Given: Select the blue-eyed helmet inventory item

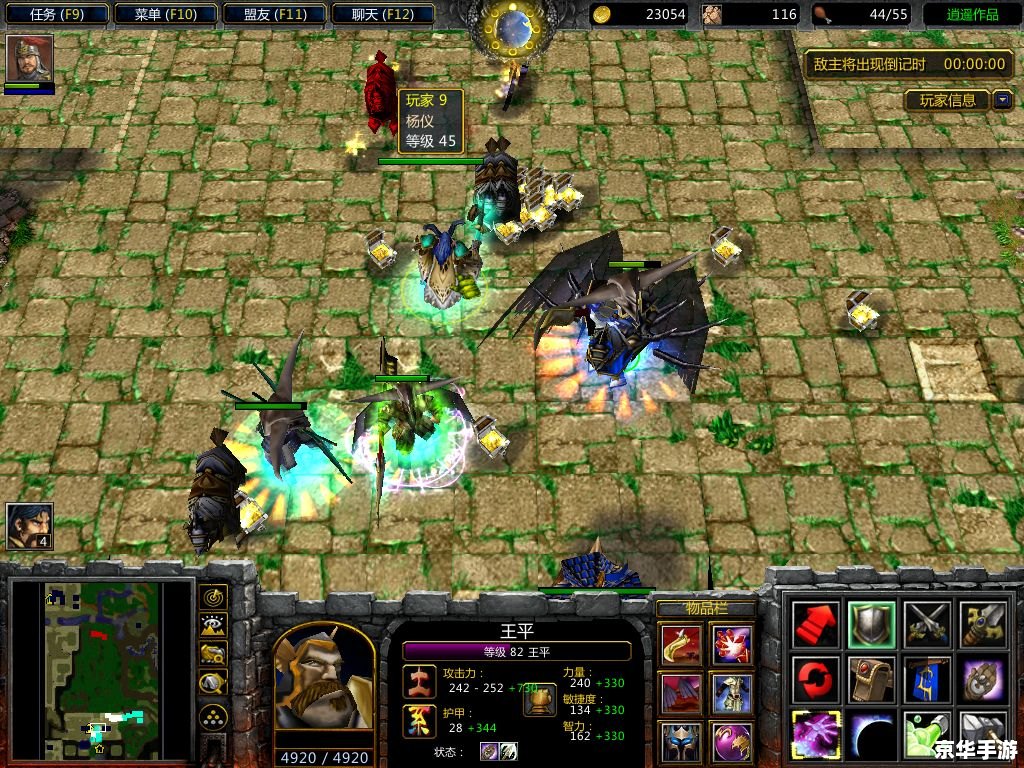Looking at the screenshot, I should [x=680, y=741].
